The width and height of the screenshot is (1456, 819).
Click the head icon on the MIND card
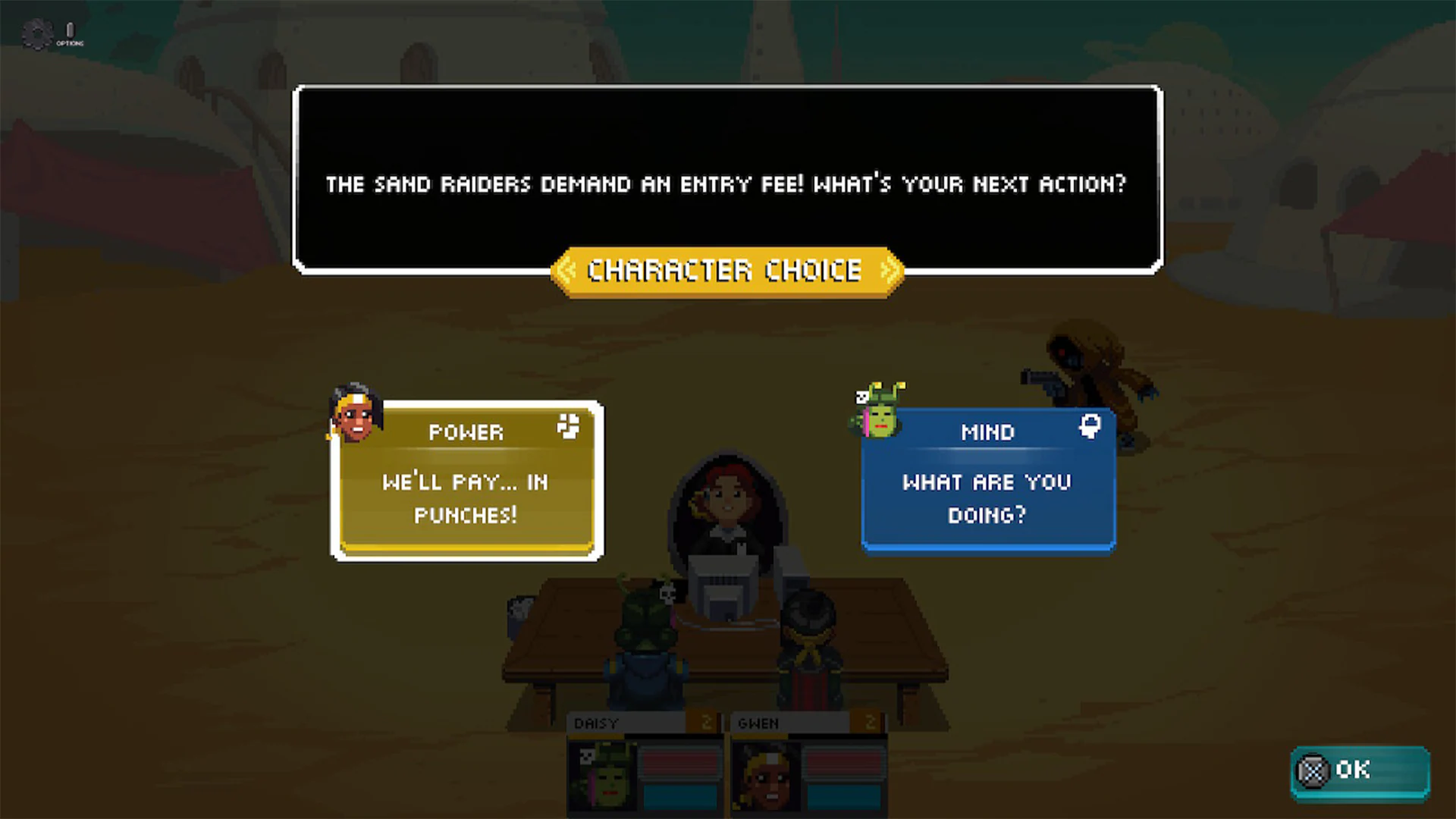[1090, 426]
